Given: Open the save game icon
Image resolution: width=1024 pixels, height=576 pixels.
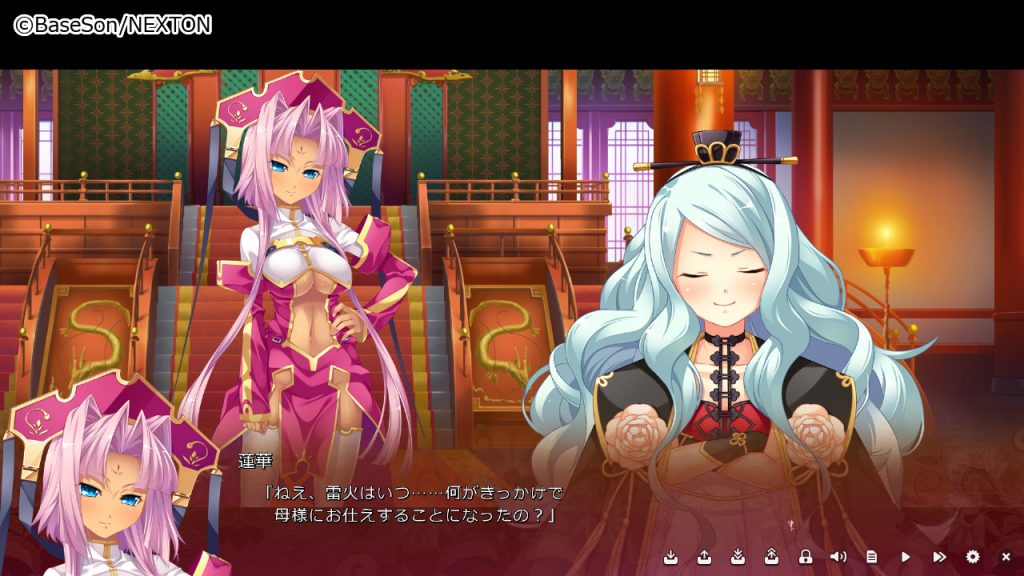Looking at the screenshot, I should (671, 556).
